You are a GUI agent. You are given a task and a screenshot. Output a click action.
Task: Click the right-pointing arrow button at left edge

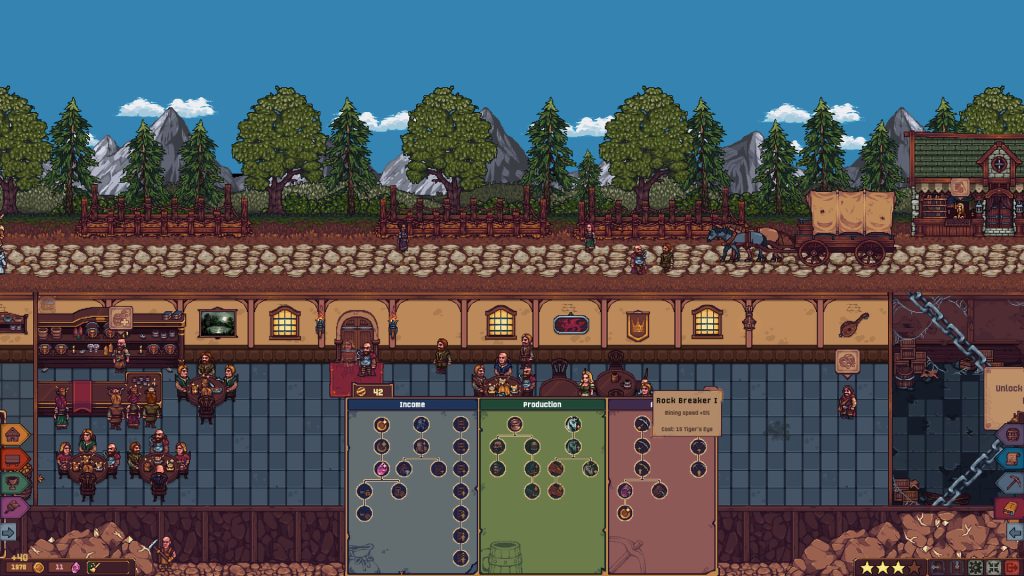point(8,531)
